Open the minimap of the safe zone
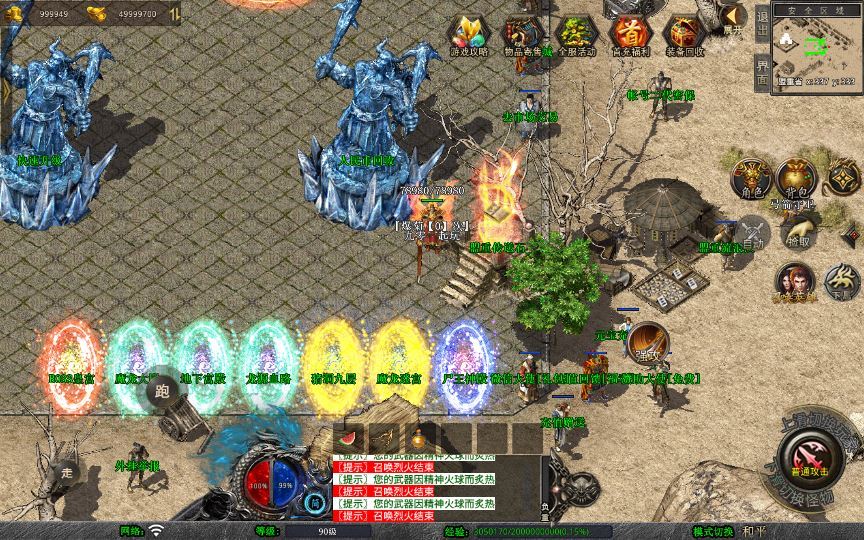 (817, 50)
